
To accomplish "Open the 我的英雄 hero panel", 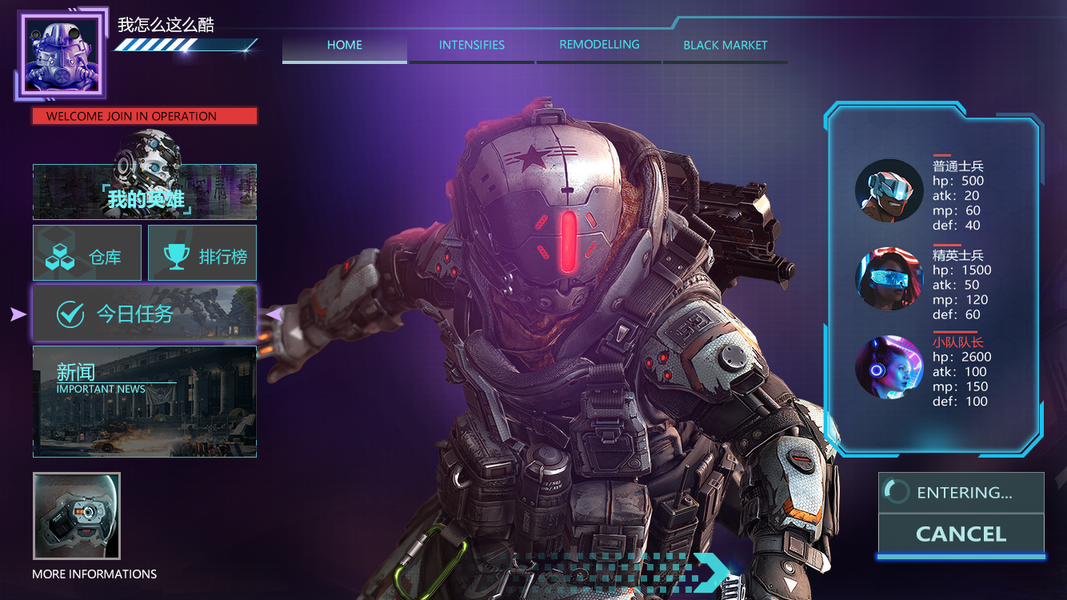I will pos(145,193).
